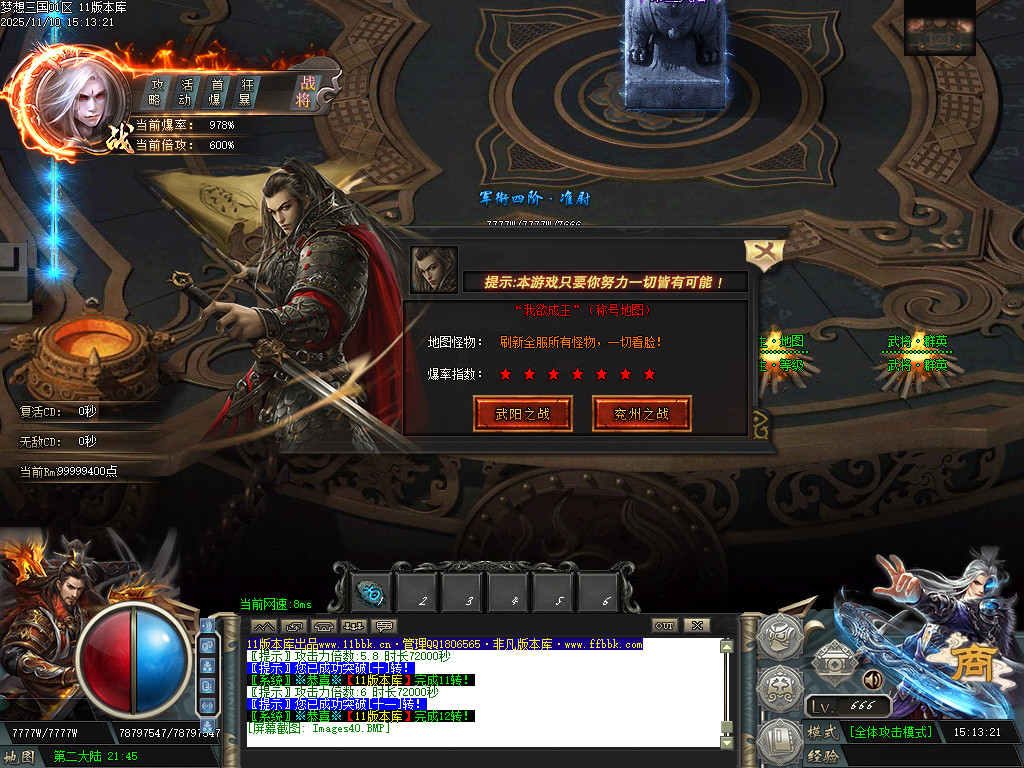Open the 地图 map button
The height and width of the screenshot is (768, 1024).
pos(20,757)
